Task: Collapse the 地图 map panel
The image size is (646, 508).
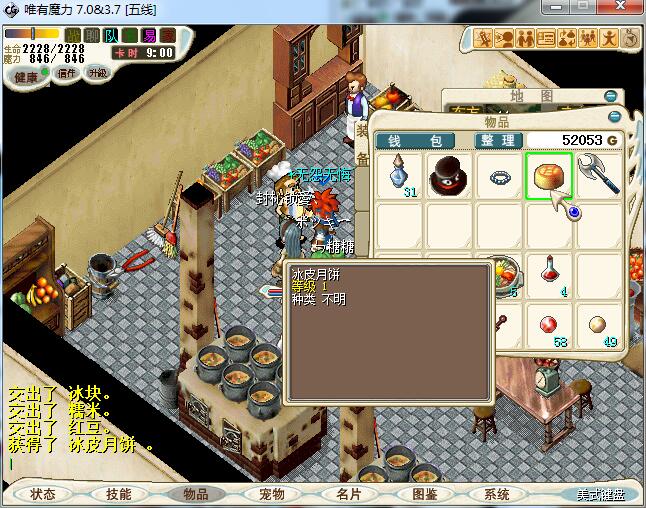Action: [611, 96]
